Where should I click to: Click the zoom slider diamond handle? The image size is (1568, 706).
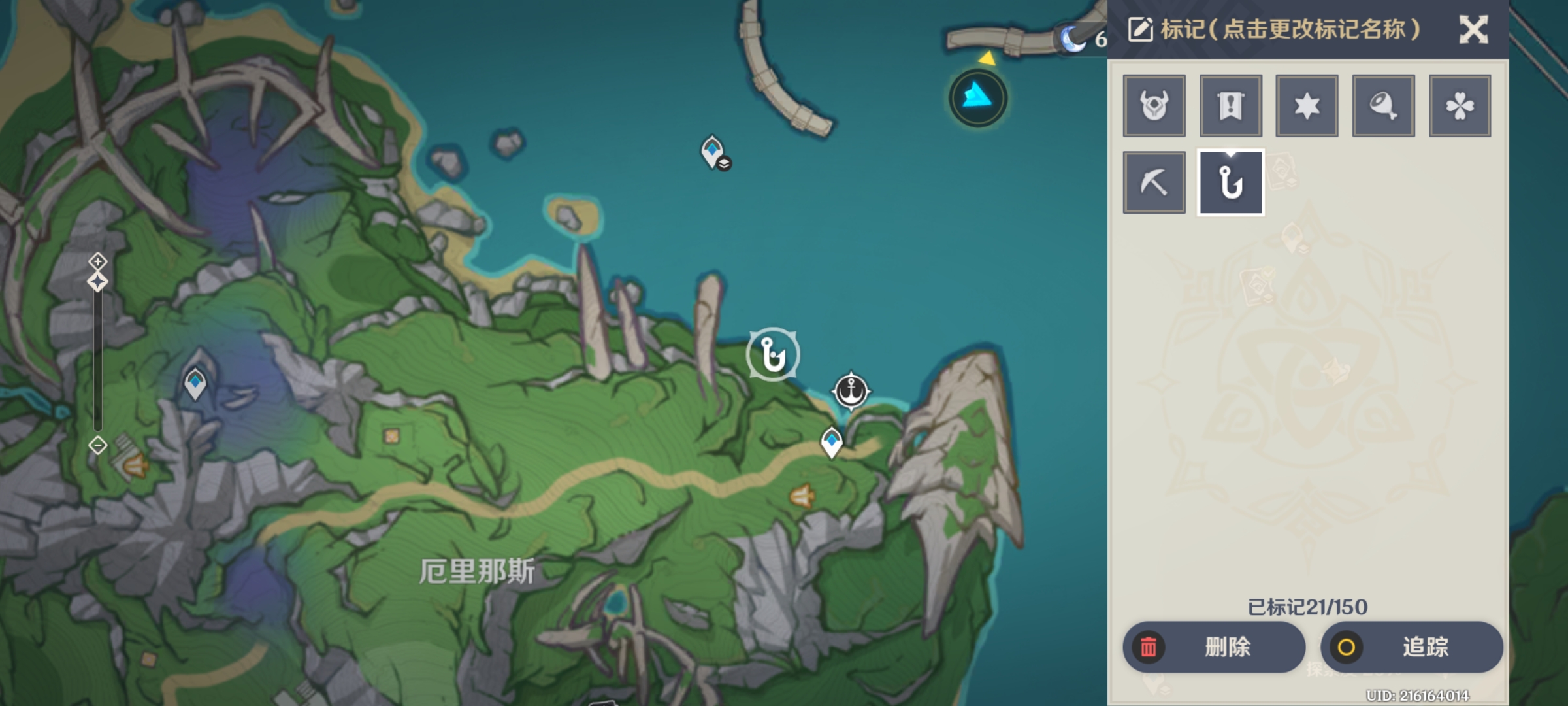coord(98,282)
